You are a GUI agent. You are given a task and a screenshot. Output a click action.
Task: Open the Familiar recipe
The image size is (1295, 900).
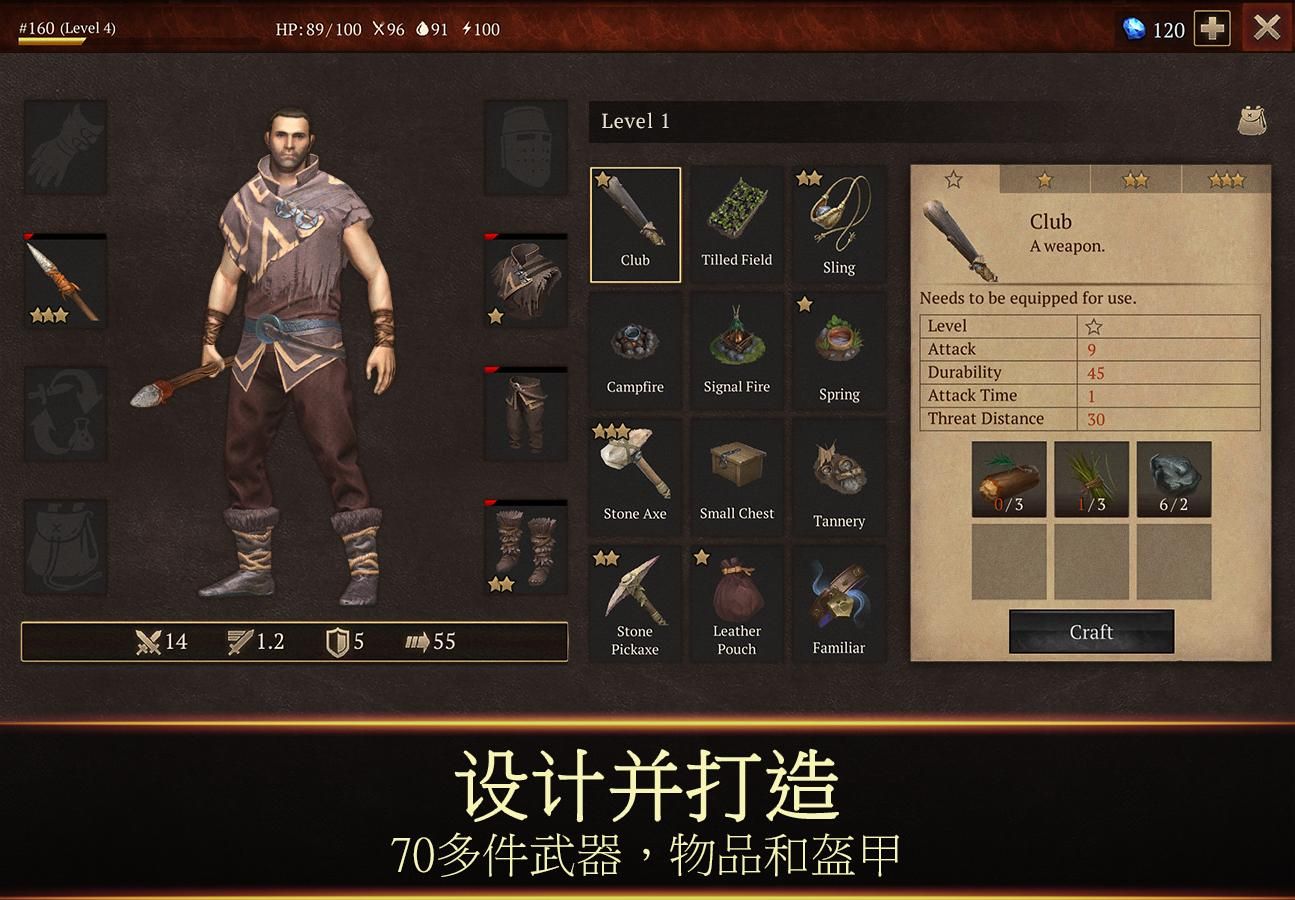click(x=839, y=604)
